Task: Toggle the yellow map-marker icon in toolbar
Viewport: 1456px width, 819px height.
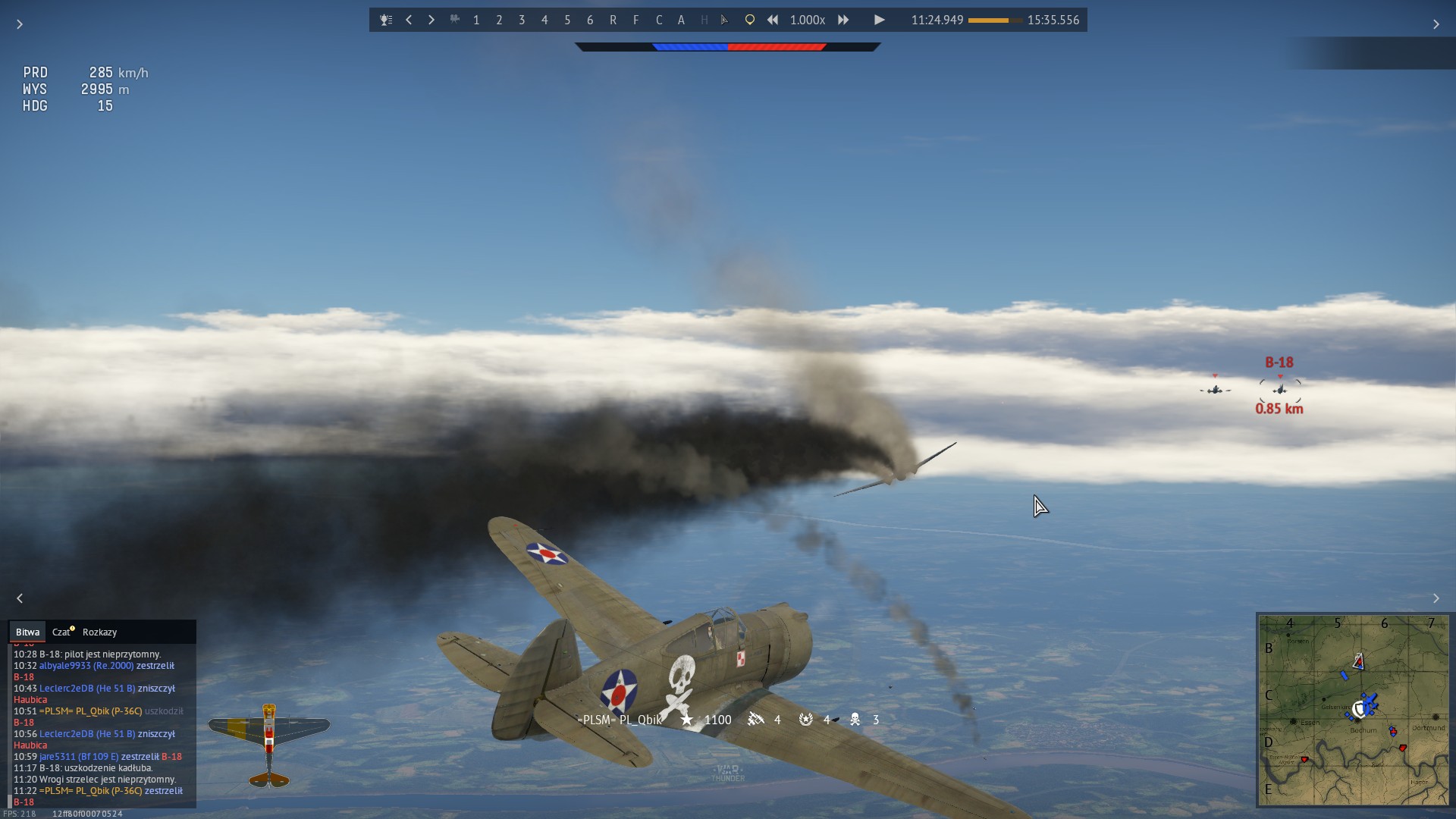Action: 749,20
